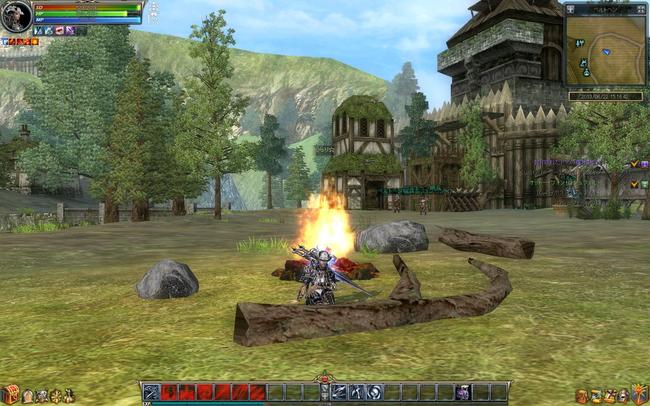Use the purple potion hotbar slot
Image resolution: width=650 pixels, height=406 pixels.
click(463, 392)
